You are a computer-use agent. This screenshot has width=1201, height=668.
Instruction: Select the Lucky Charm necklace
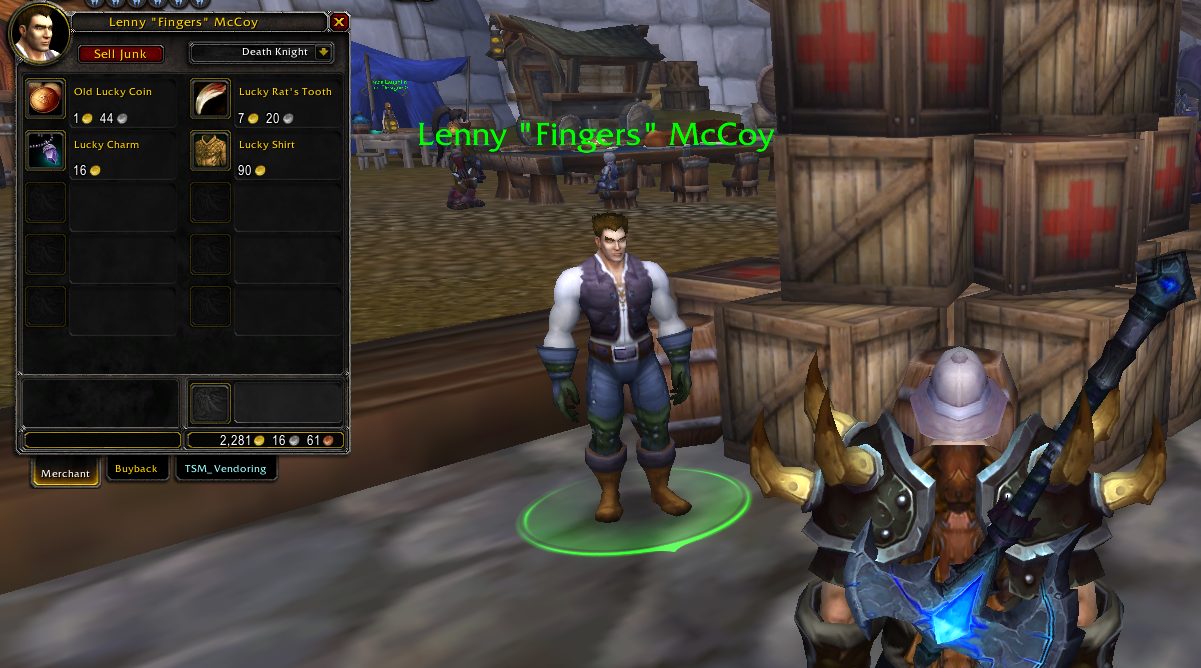(46, 152)
